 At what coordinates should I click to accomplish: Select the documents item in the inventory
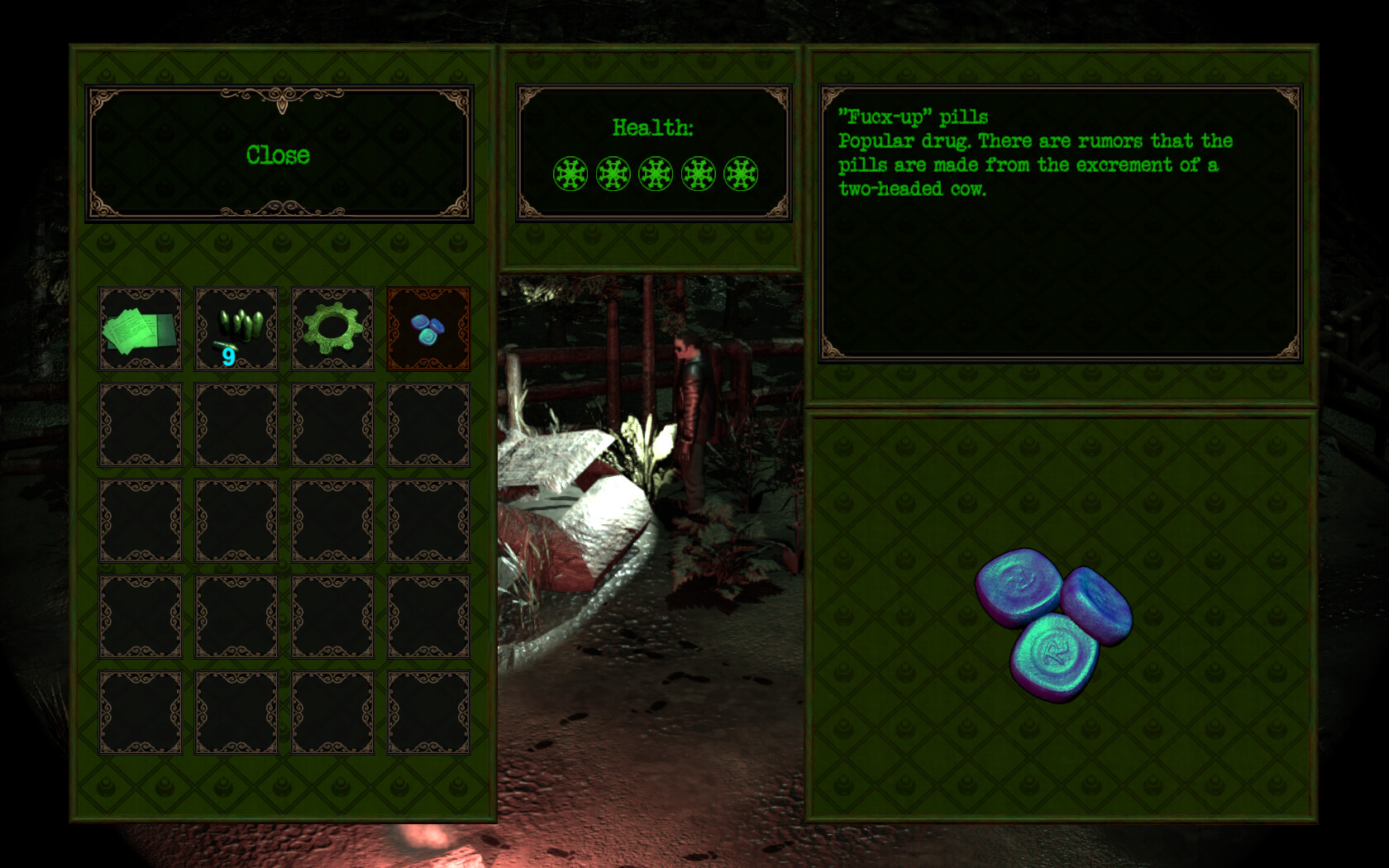tap(140, 328)
